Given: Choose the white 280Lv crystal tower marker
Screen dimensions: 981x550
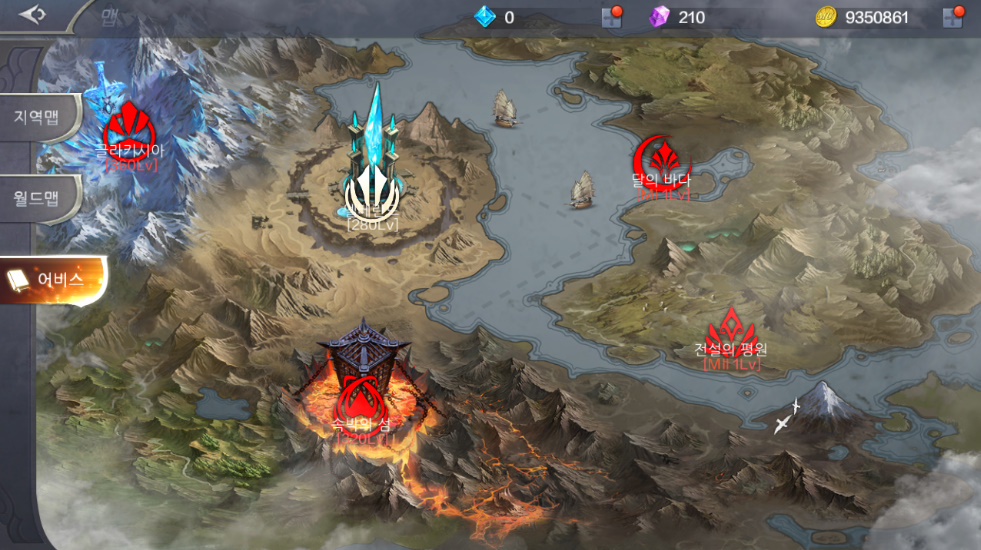Looking at the screenshot, I should click(x=371, y=193).
